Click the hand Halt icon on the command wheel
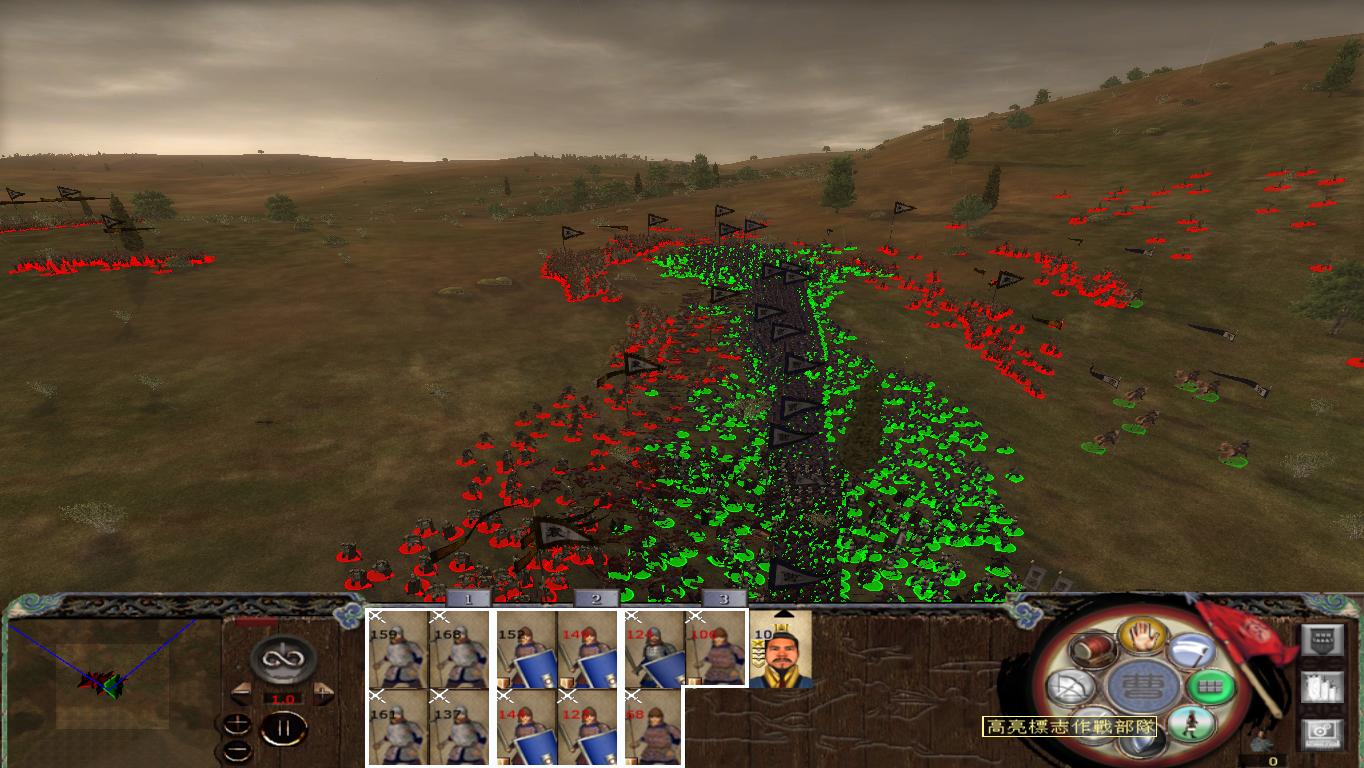Screen dimensions: 1364x768 tap(1144, 637)
